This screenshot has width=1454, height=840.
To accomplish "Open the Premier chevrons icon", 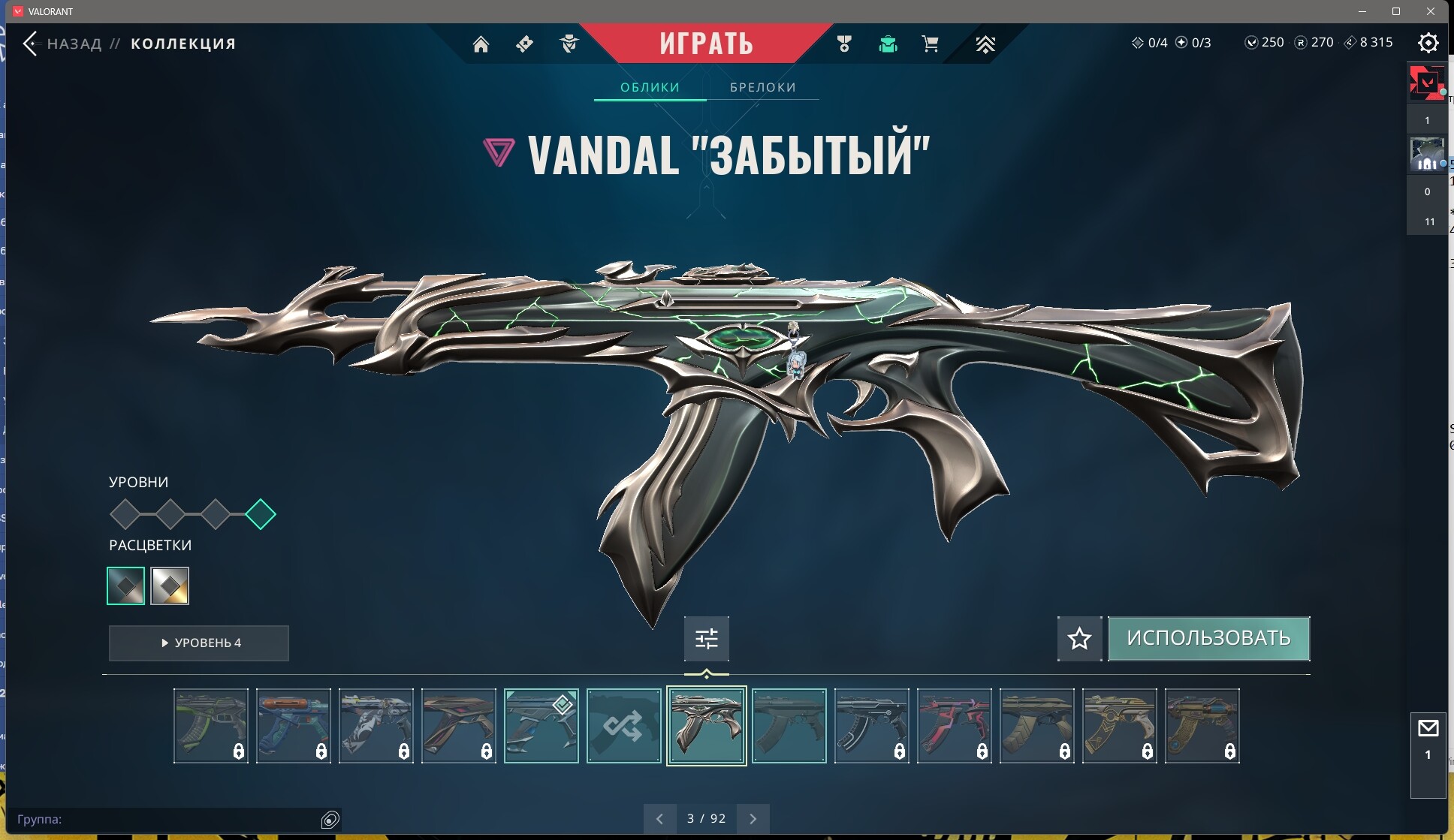I will point(985,44).
